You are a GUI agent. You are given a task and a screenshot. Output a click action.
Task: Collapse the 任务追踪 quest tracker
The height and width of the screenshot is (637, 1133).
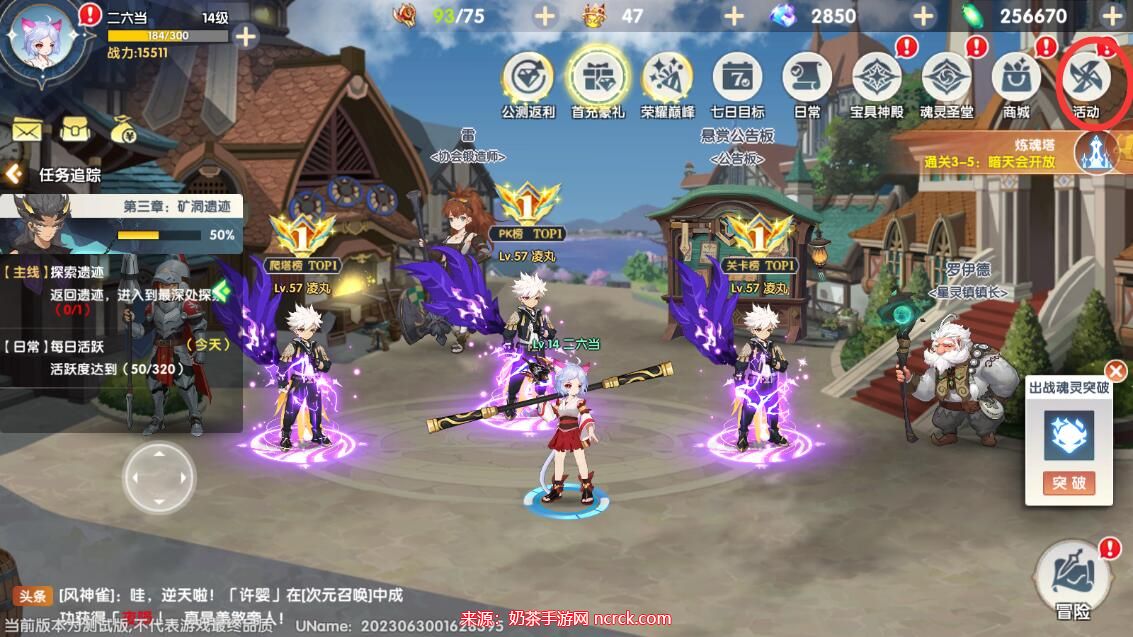(14, 174)
